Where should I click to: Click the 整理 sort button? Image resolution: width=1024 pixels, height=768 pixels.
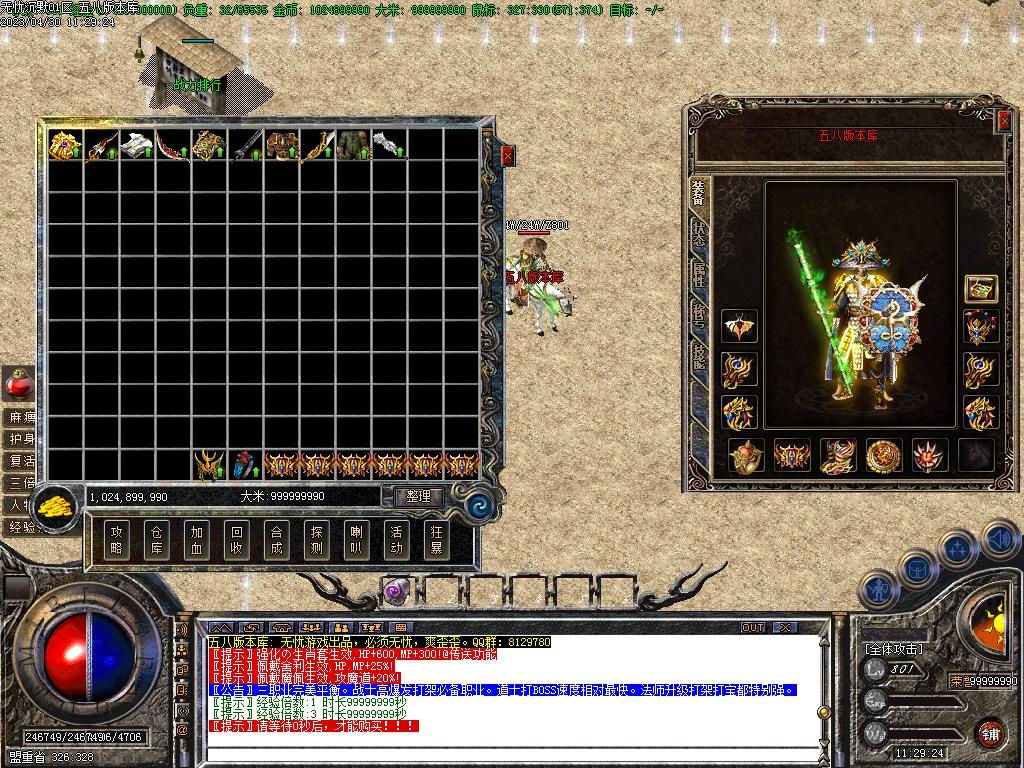418,496
